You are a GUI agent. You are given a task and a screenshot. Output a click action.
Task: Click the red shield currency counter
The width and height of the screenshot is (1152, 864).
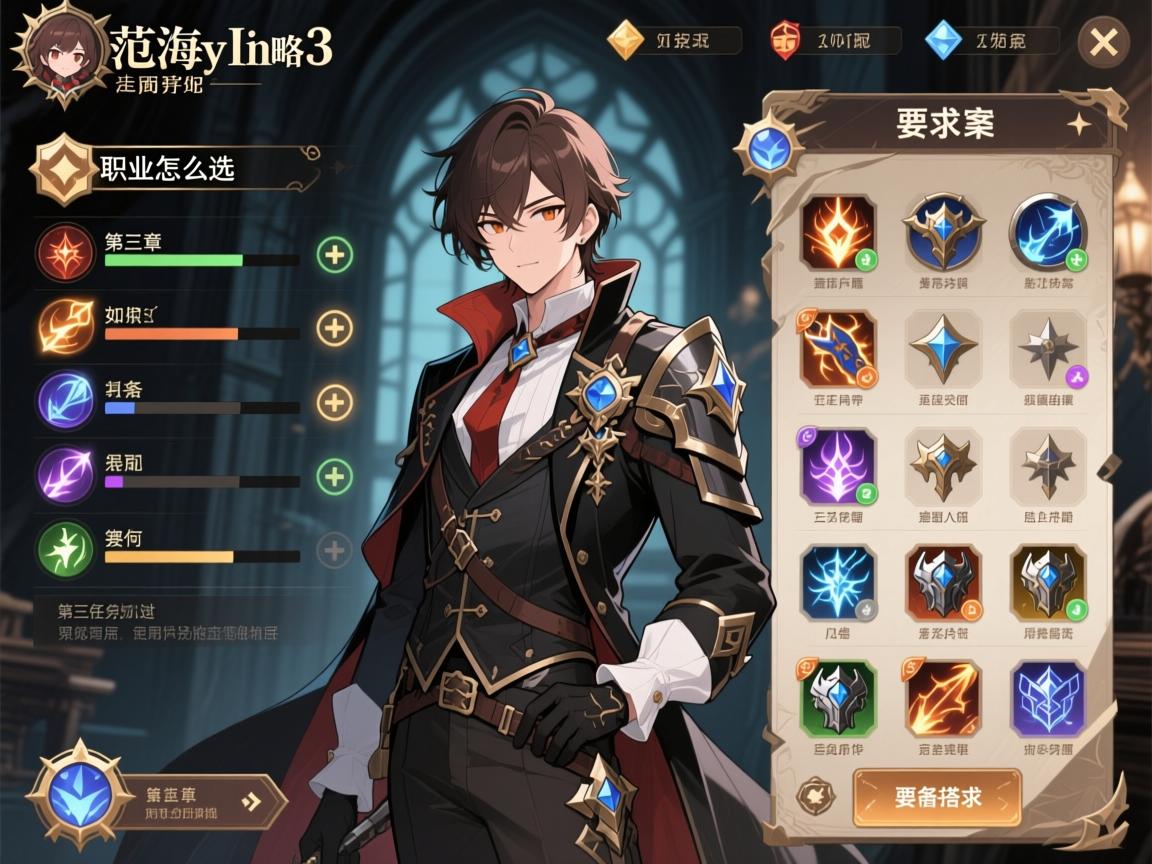(835, 41)
